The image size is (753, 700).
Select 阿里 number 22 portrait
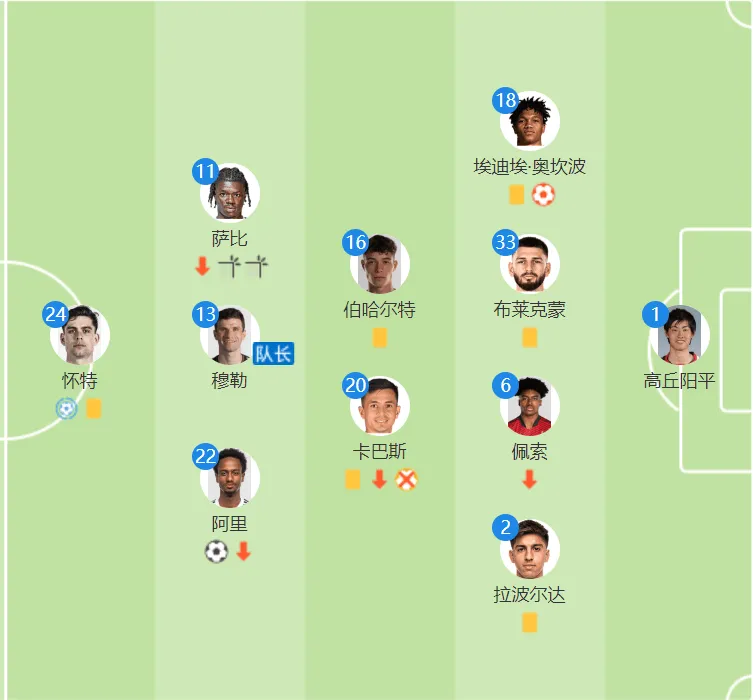point(230,479)
